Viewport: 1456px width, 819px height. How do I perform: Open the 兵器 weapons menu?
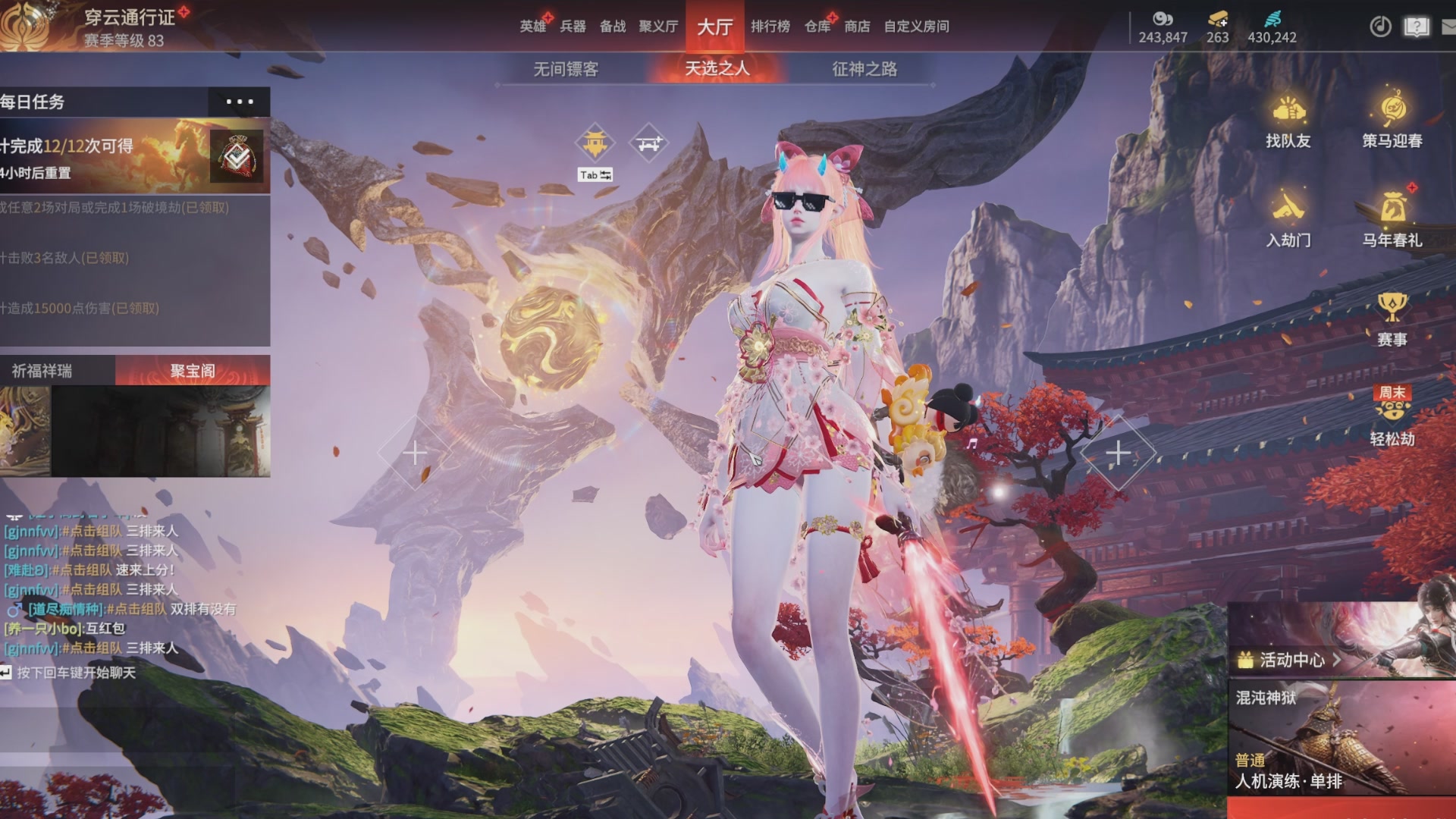(573, 27)
